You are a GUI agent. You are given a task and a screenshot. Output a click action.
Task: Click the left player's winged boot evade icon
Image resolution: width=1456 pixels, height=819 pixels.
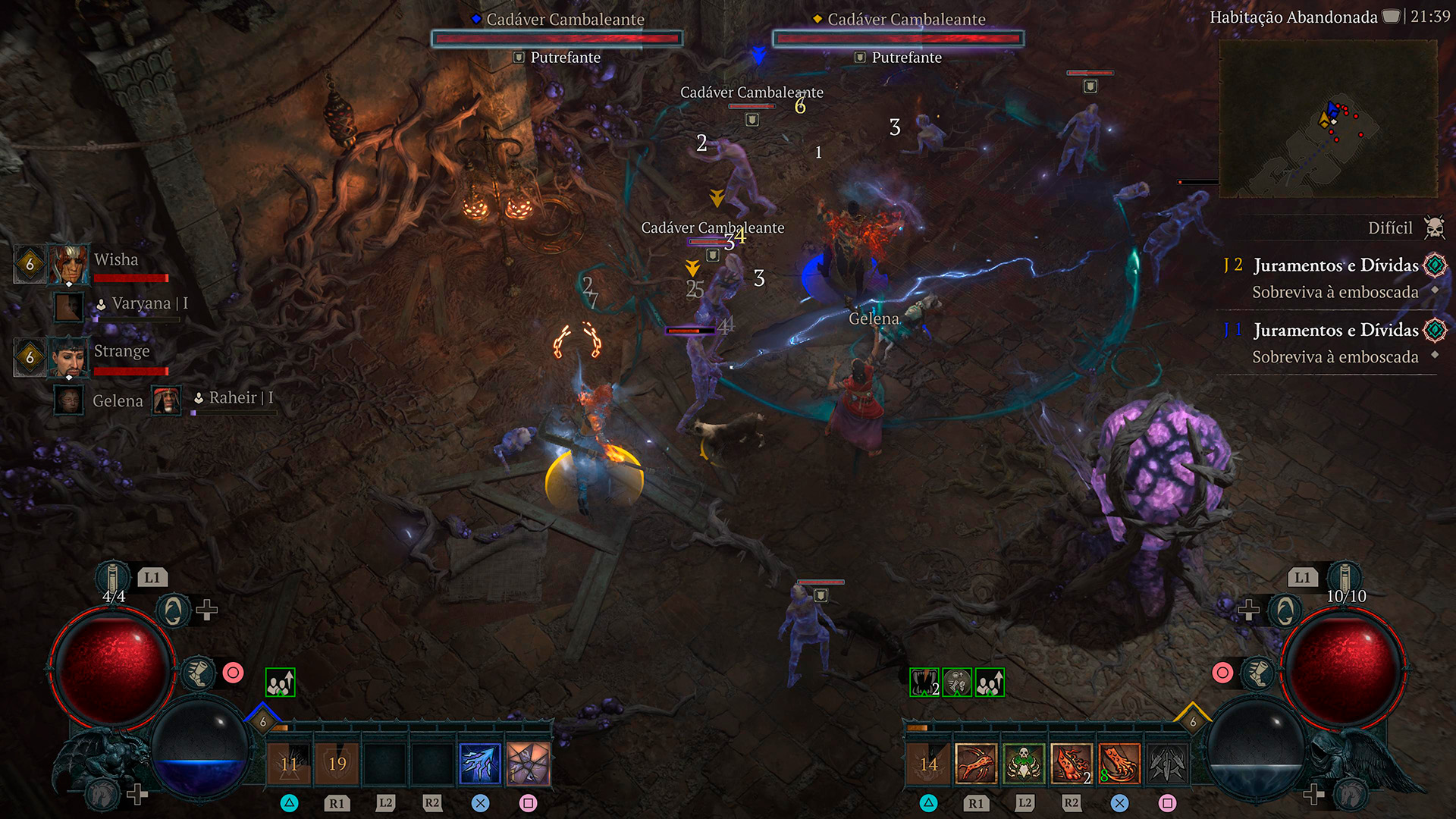coord(198,673)
